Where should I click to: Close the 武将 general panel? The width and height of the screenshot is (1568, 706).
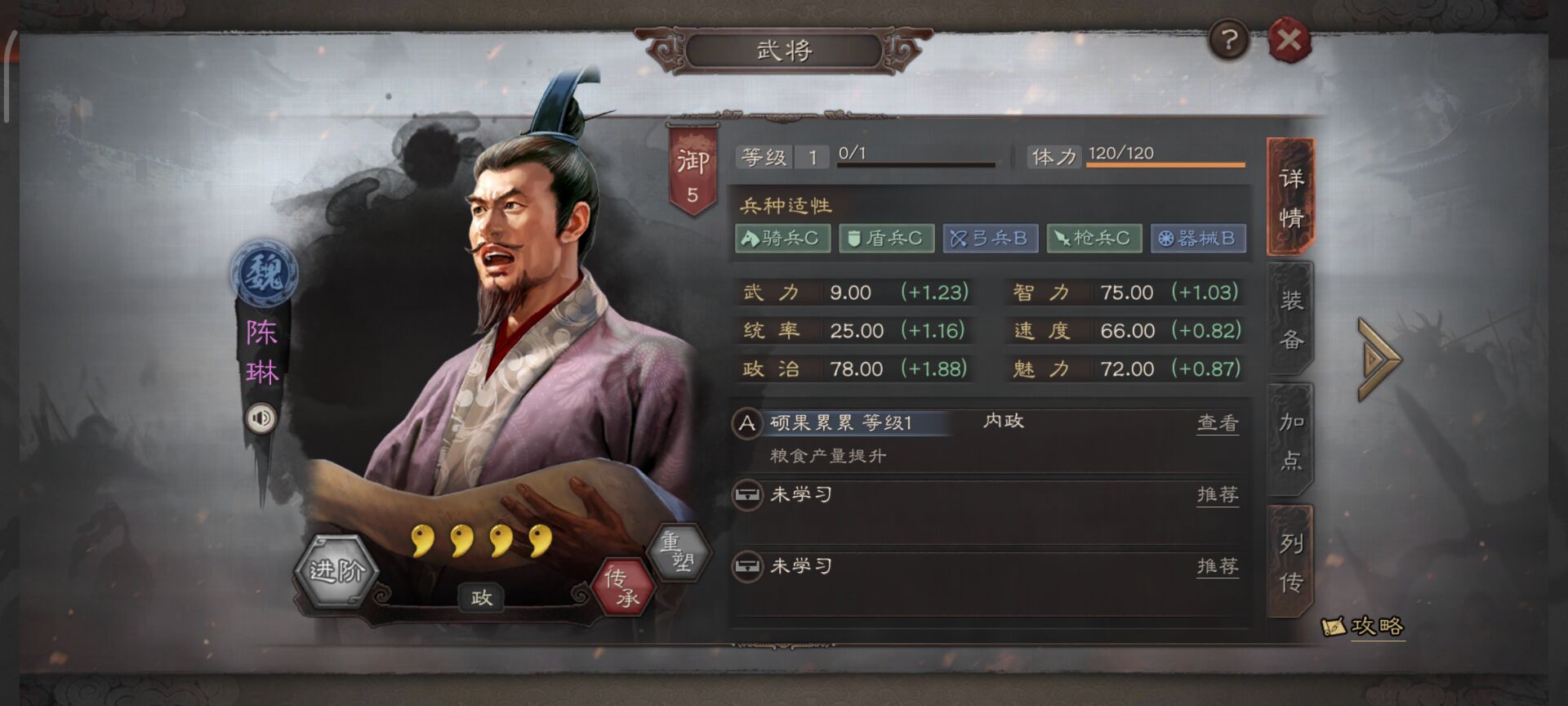[1289, 39]
